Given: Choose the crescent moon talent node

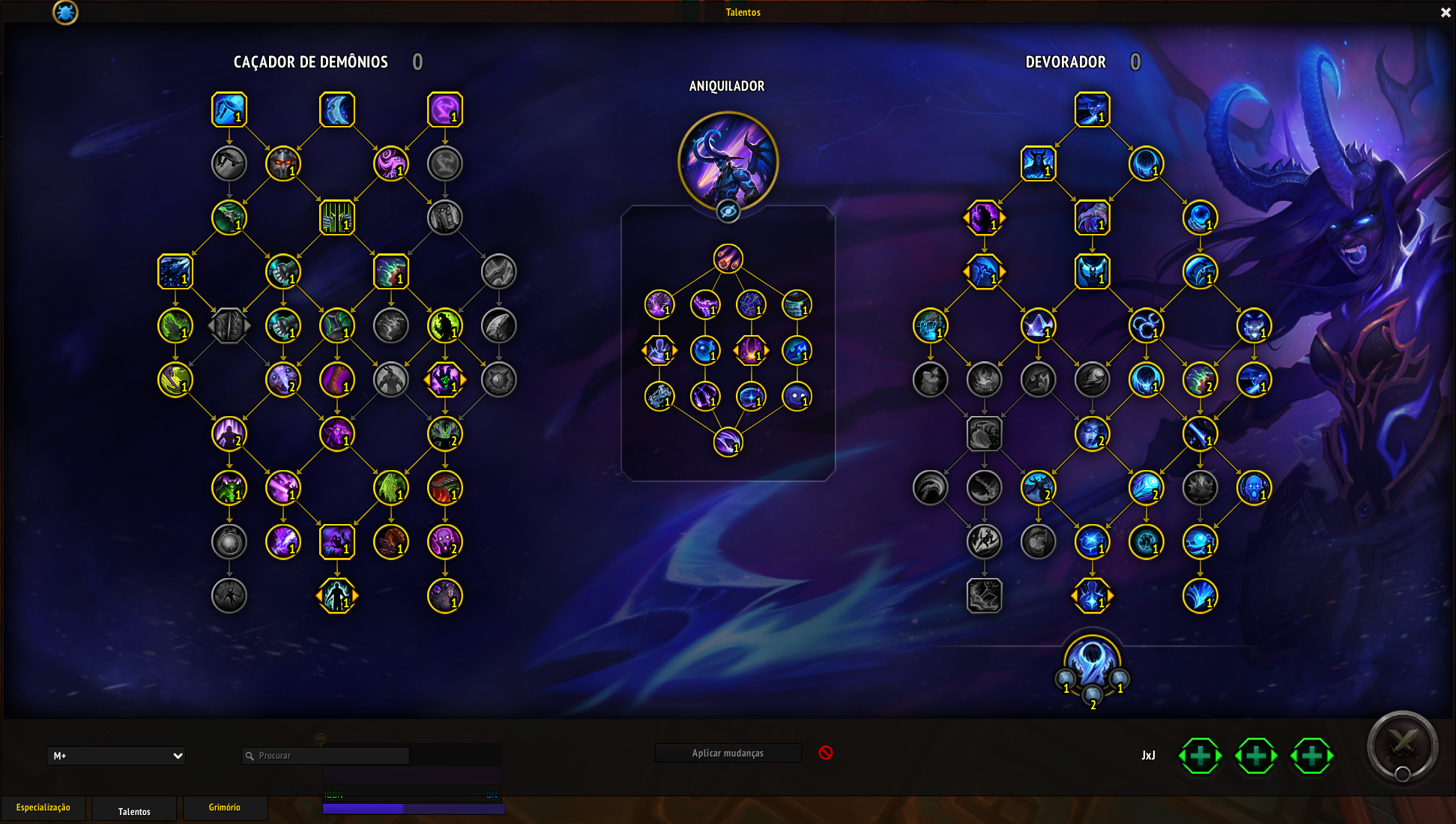Looking at the screenshot, I should coord(337,109).
